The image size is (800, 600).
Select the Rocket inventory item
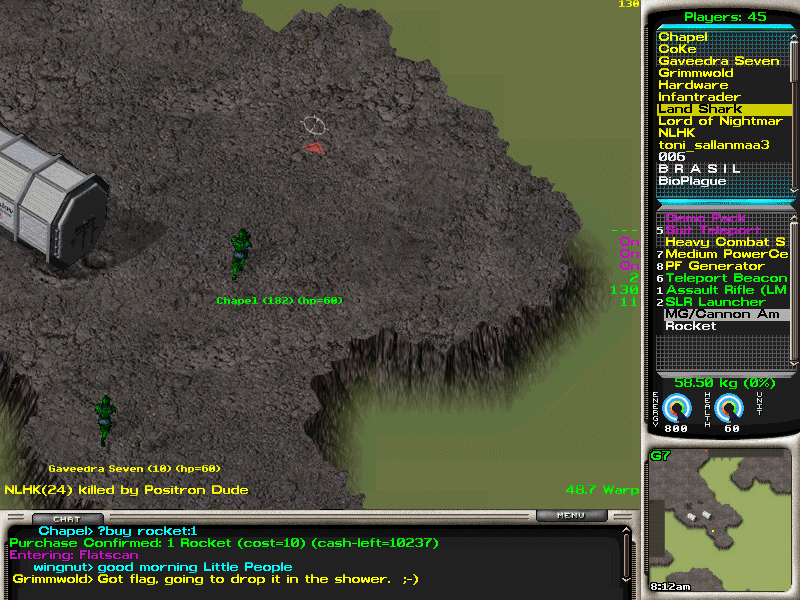click(691, 326)
